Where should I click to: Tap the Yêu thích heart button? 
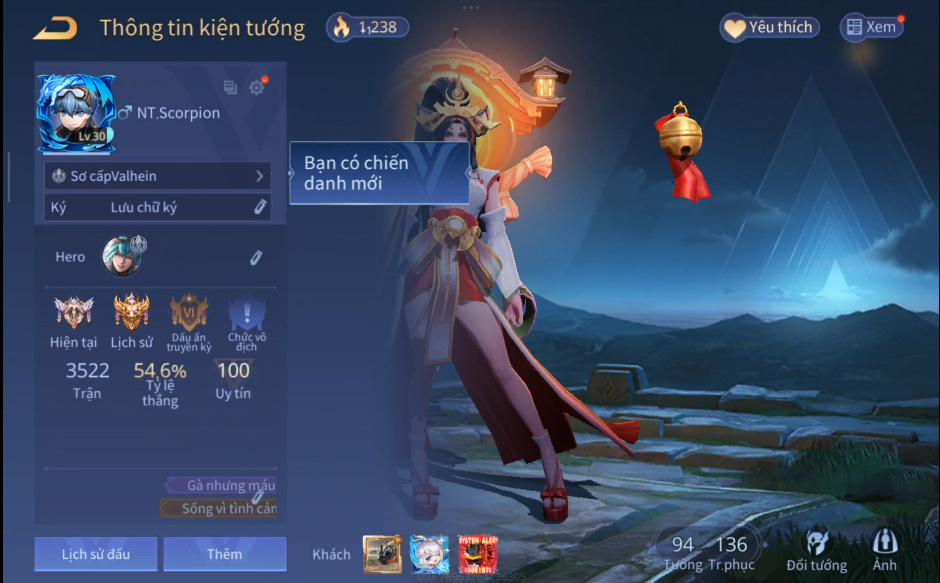point(769,28)
